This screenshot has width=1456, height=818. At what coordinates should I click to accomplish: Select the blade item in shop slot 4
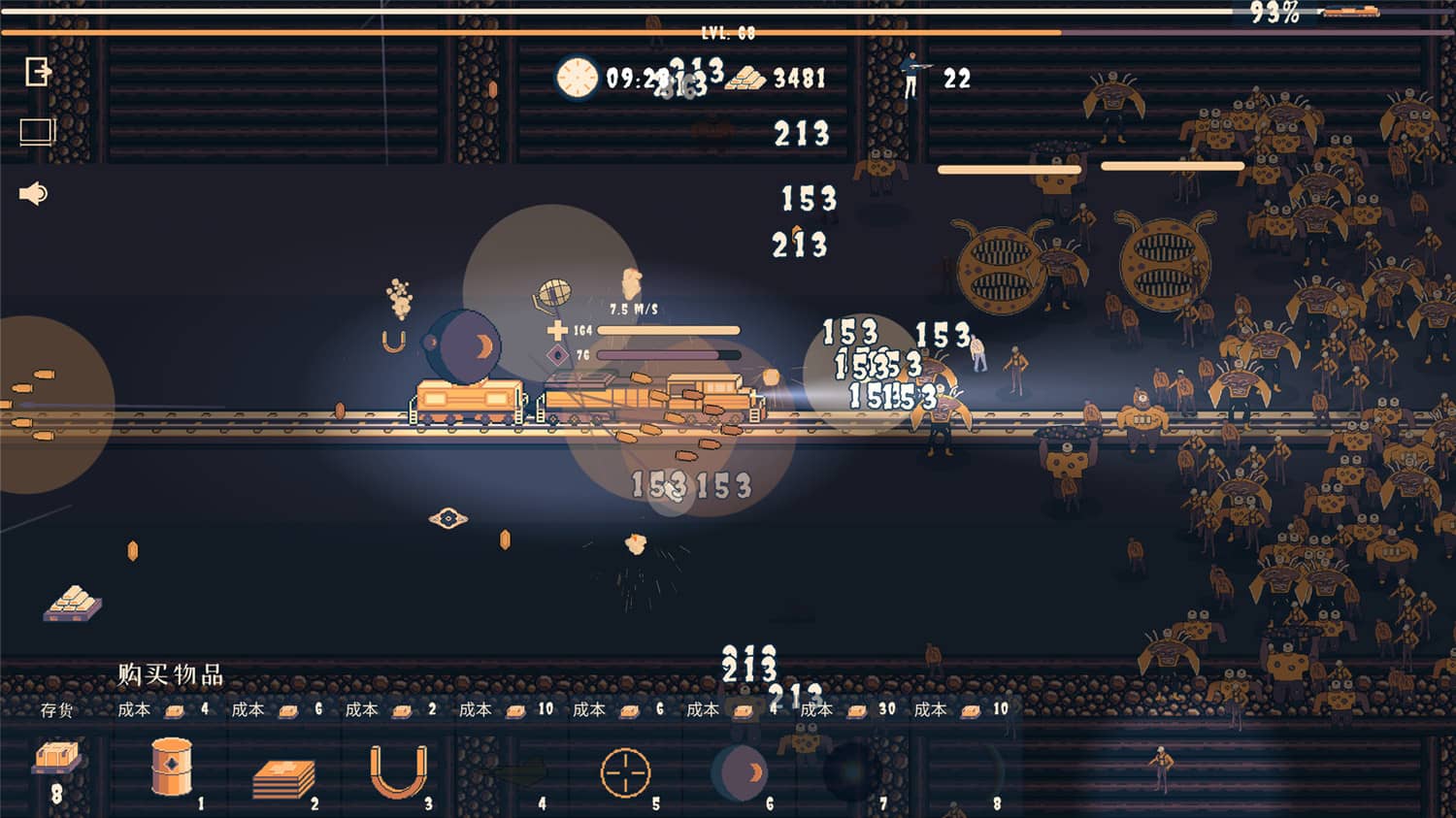coord(519,771)
